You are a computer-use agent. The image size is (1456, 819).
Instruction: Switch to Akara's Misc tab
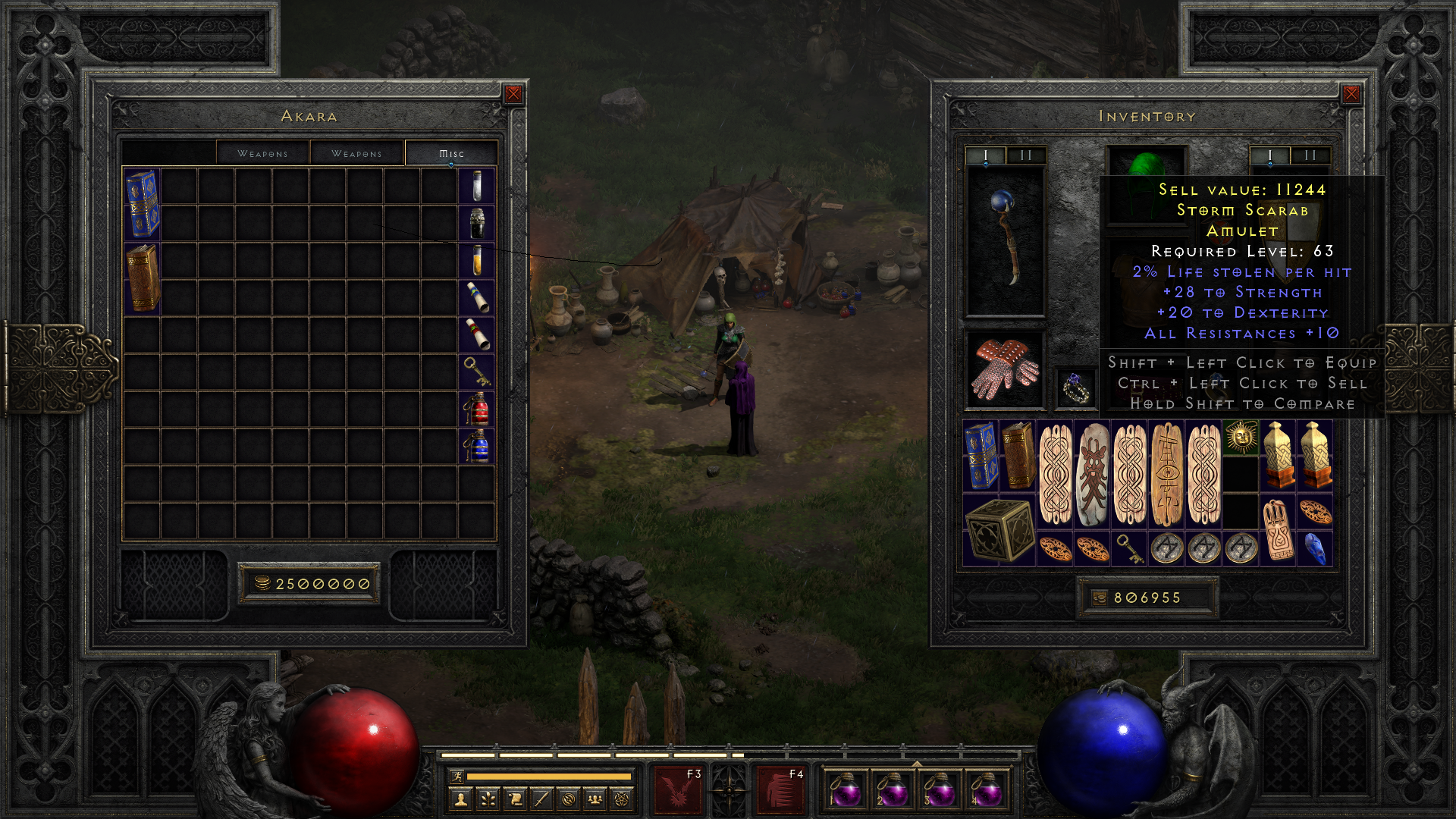tap(450, 153)
